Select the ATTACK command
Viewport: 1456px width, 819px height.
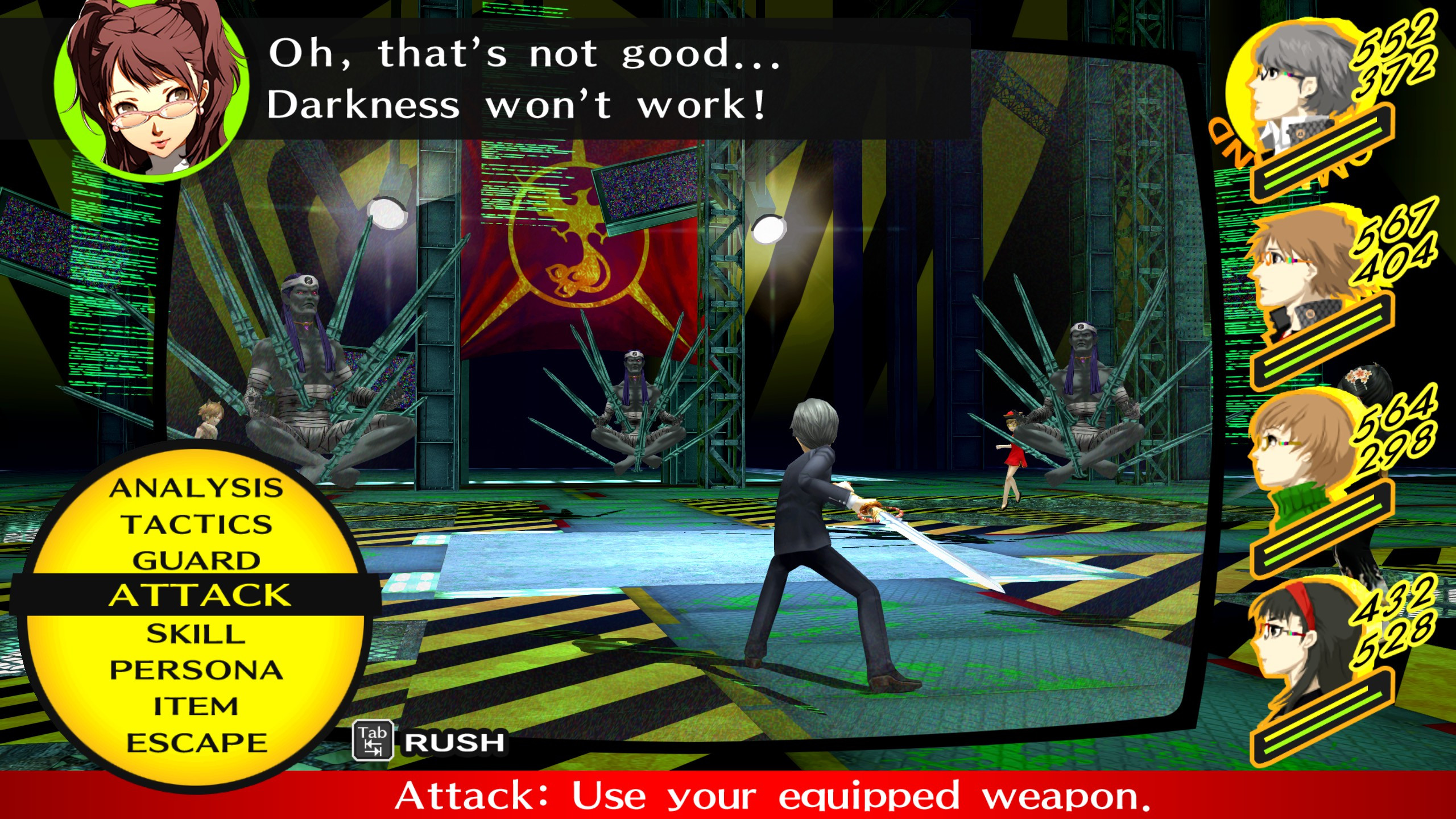(199, 596)
